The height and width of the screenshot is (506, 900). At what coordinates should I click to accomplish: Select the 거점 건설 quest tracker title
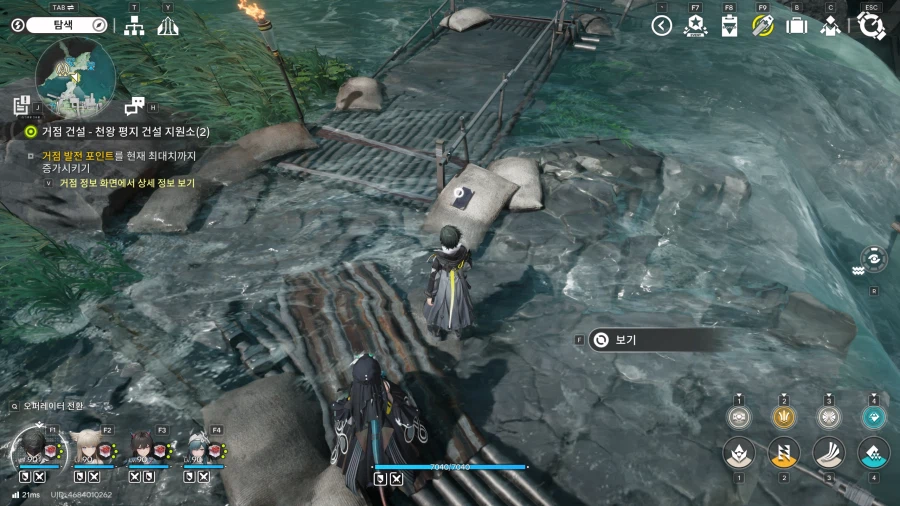coord(124,132)
